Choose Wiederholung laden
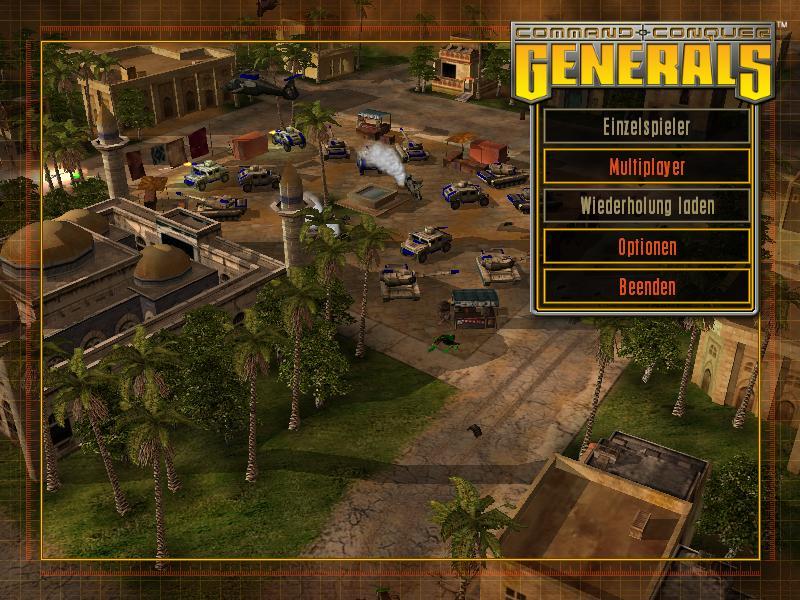This screenshot has height=600, width=800. point(646,207)
